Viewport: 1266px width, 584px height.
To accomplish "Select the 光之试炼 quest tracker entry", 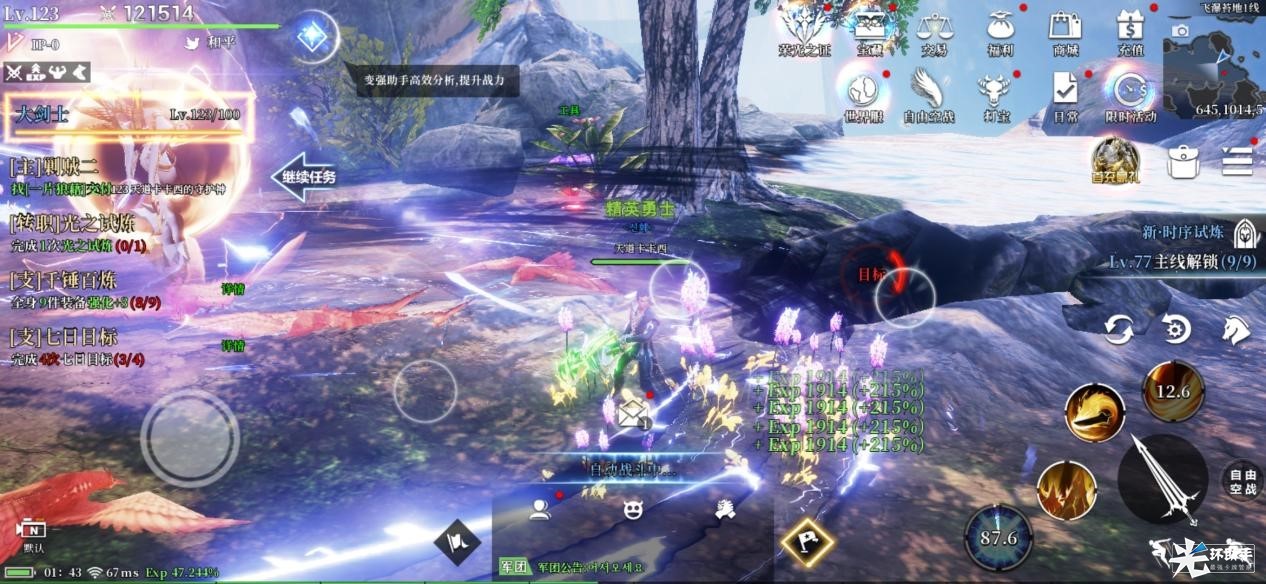I will 75,233.
